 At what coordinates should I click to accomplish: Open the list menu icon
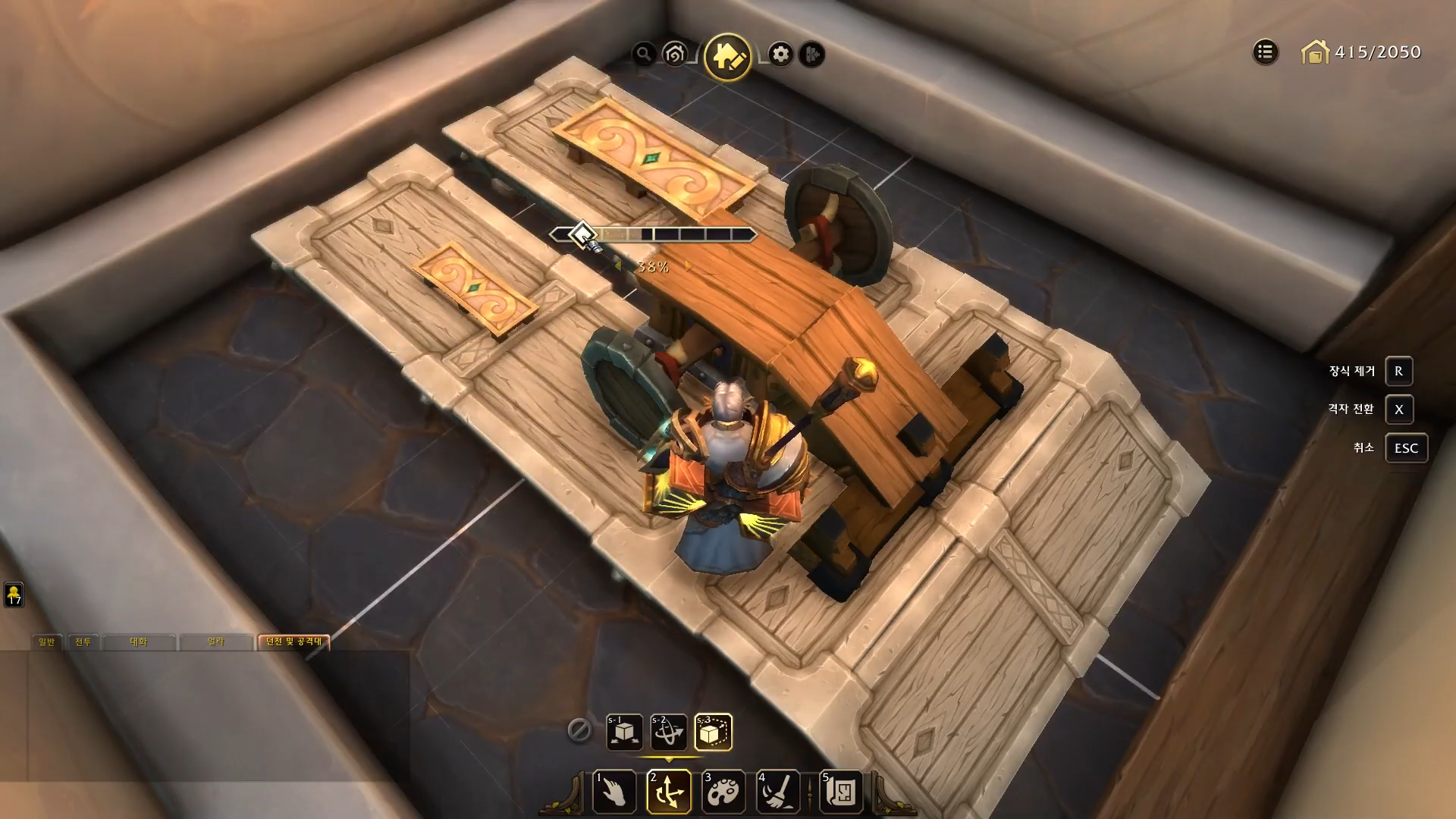coord(1265,52)
